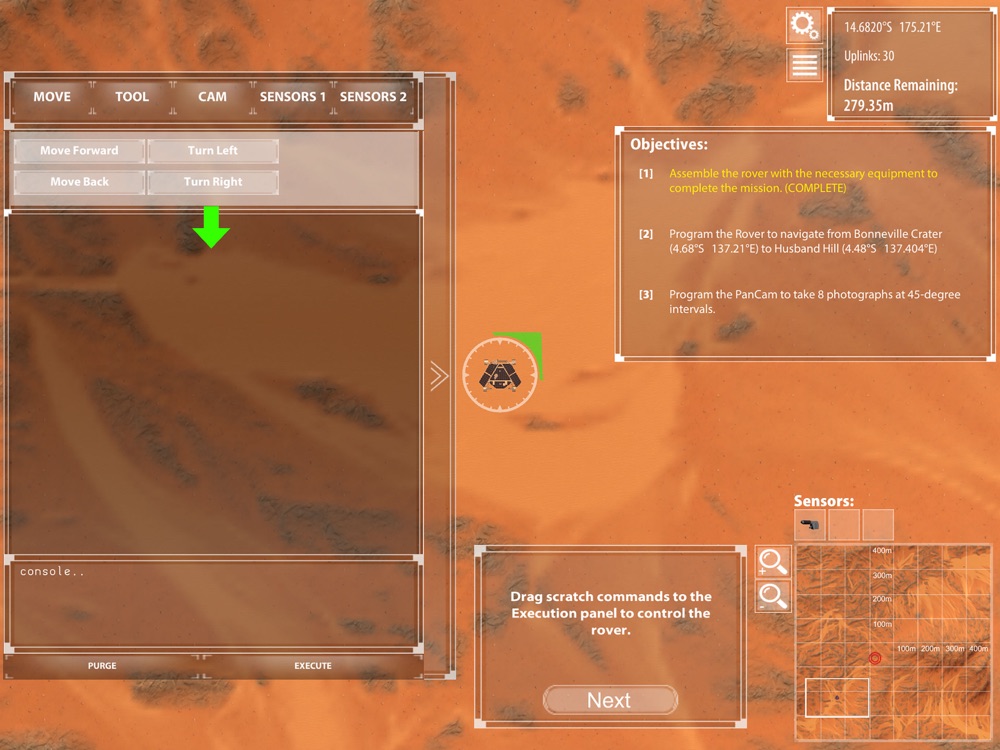Viewport: 1000px width, 750px height.
Task: Advance the tutorial with Next
Action: tap(609, 700)
